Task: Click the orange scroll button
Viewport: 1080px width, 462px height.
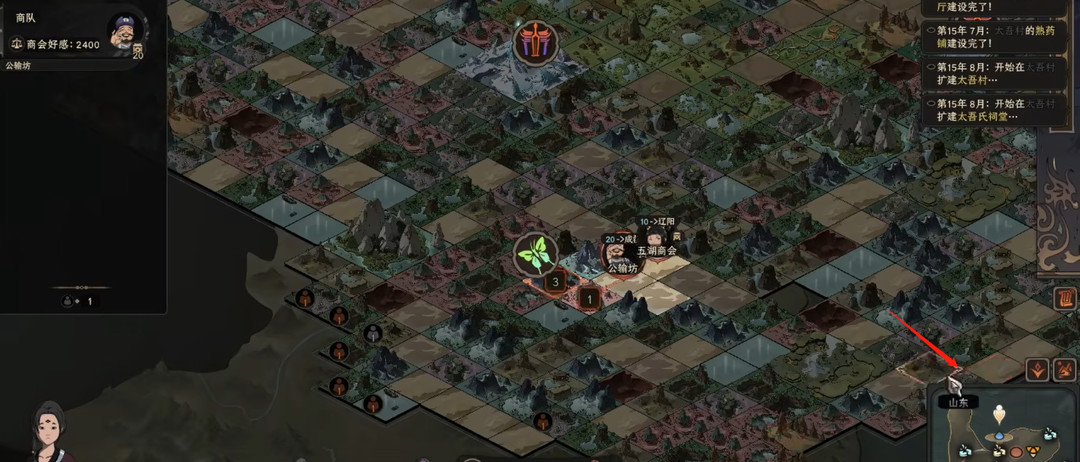Action: 1066,297
